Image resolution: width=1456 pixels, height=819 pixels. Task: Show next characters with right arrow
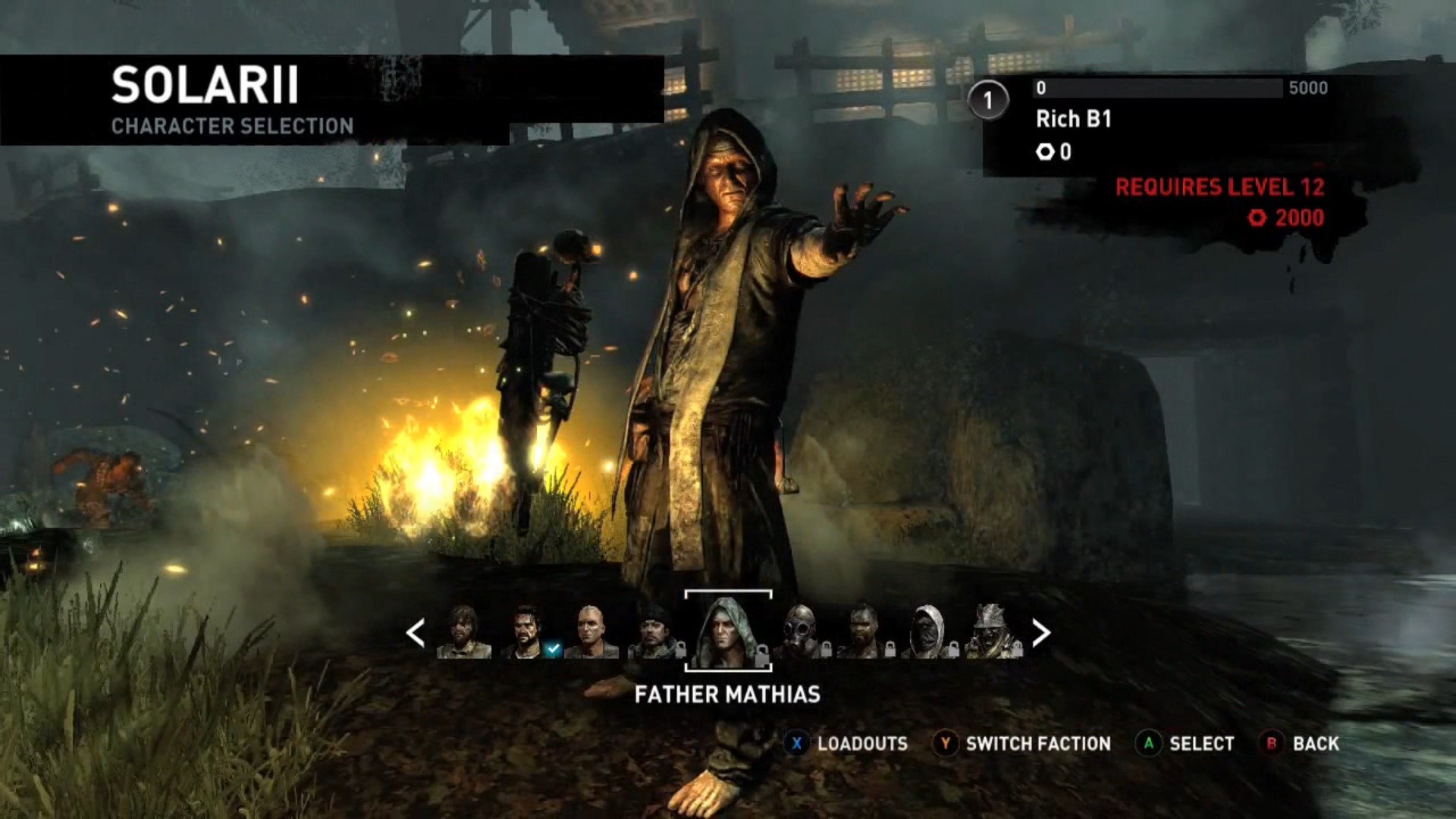(1041, 632)
